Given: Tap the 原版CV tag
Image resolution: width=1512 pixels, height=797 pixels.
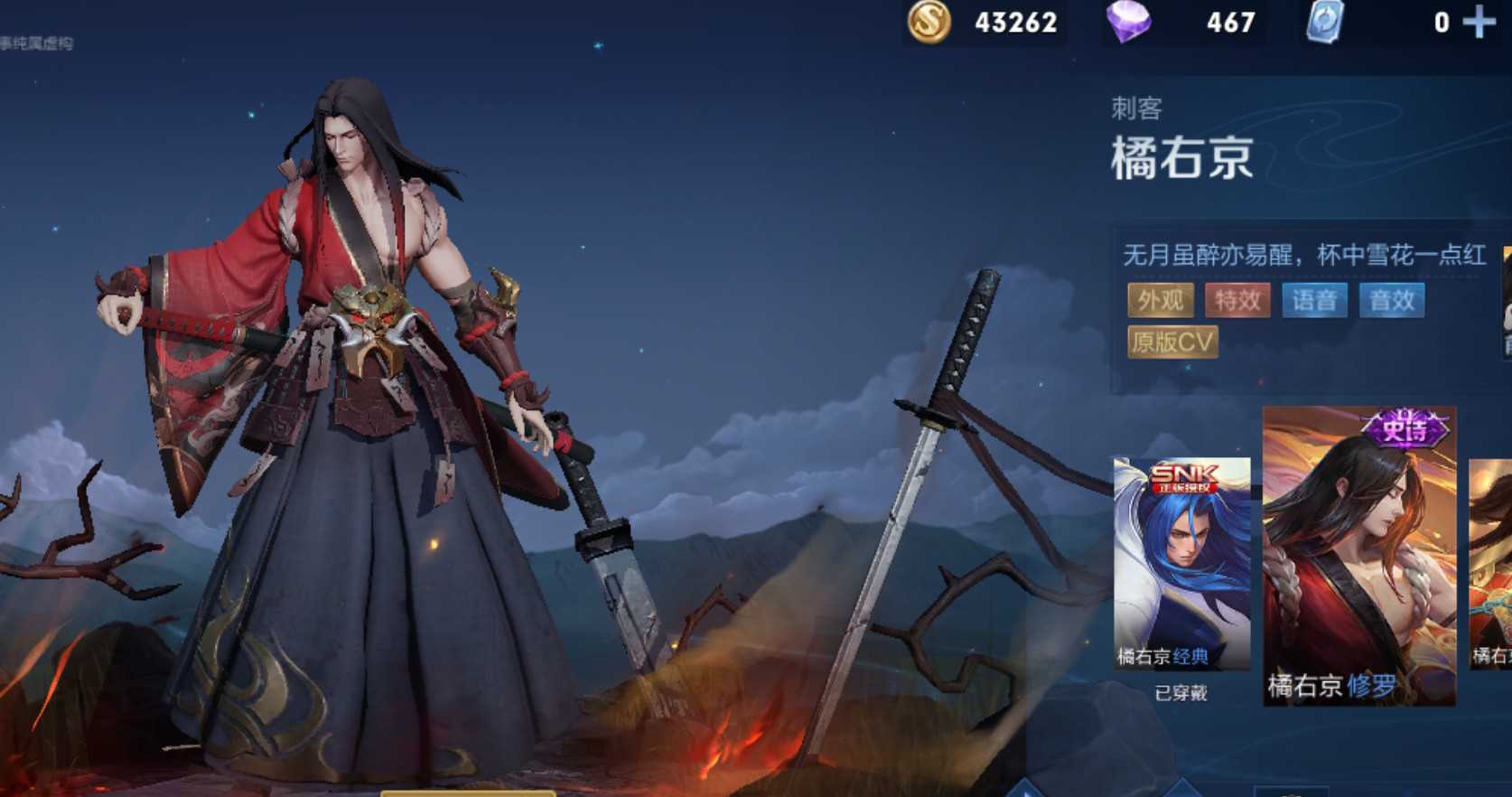Looking at the screenshot, I should tap(1172, 342).
